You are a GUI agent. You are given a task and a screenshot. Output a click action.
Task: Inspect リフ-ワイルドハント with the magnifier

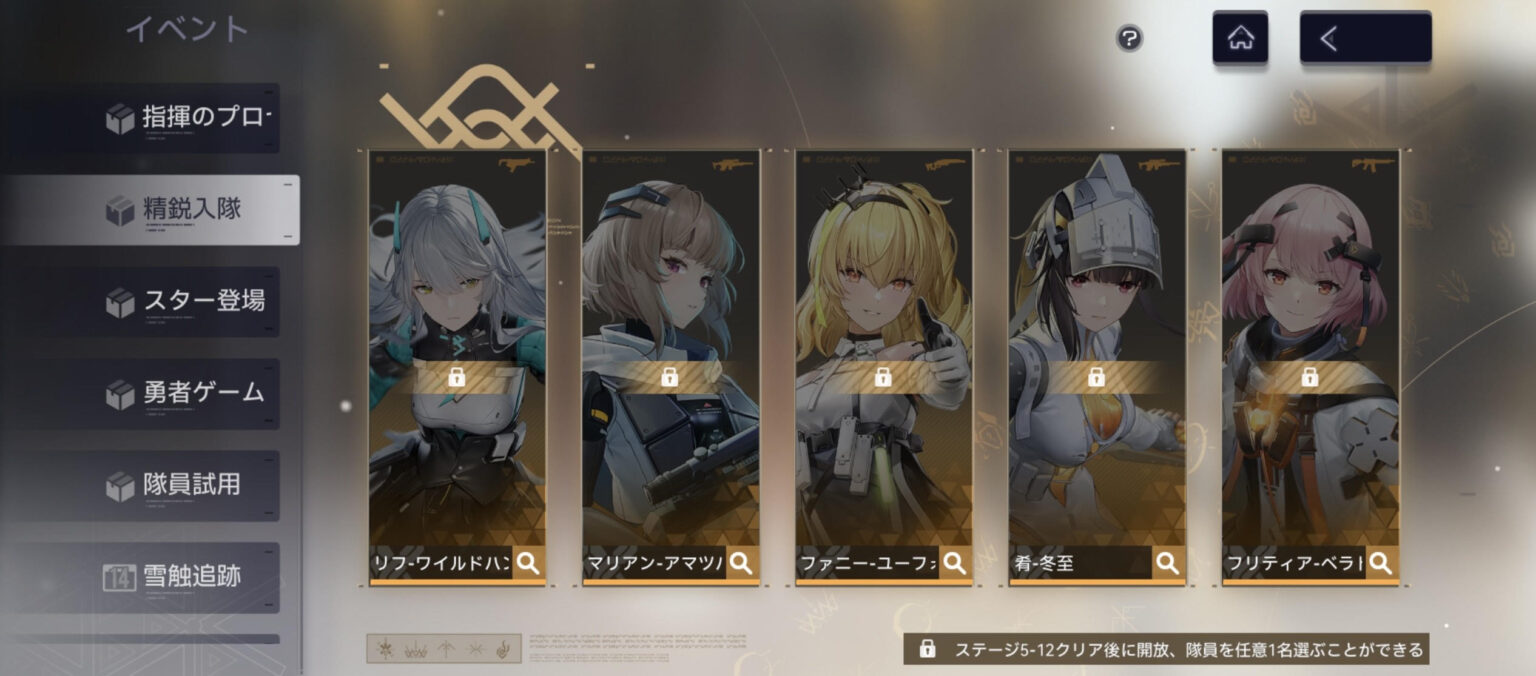[528, 563]
